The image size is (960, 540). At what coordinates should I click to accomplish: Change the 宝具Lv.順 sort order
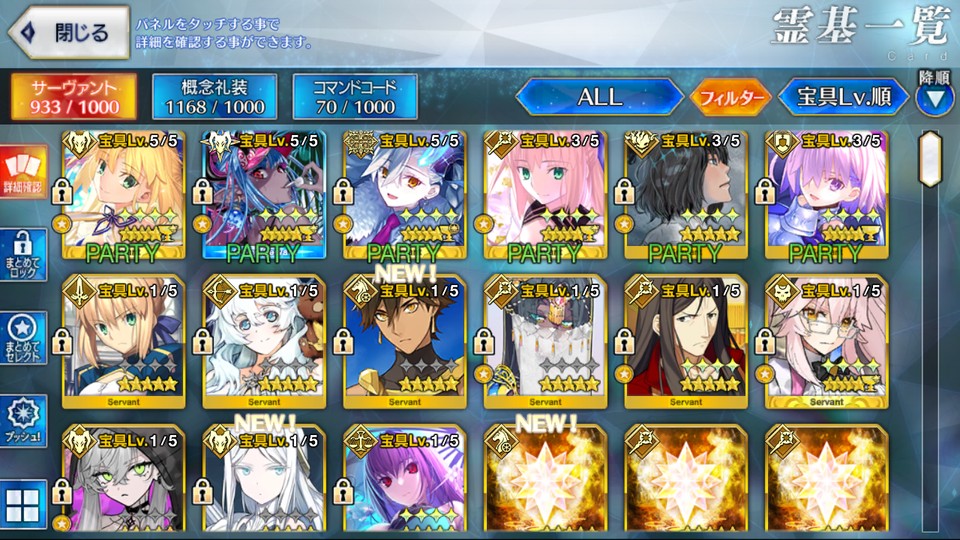pyautogui.click(x=843, y=97)
